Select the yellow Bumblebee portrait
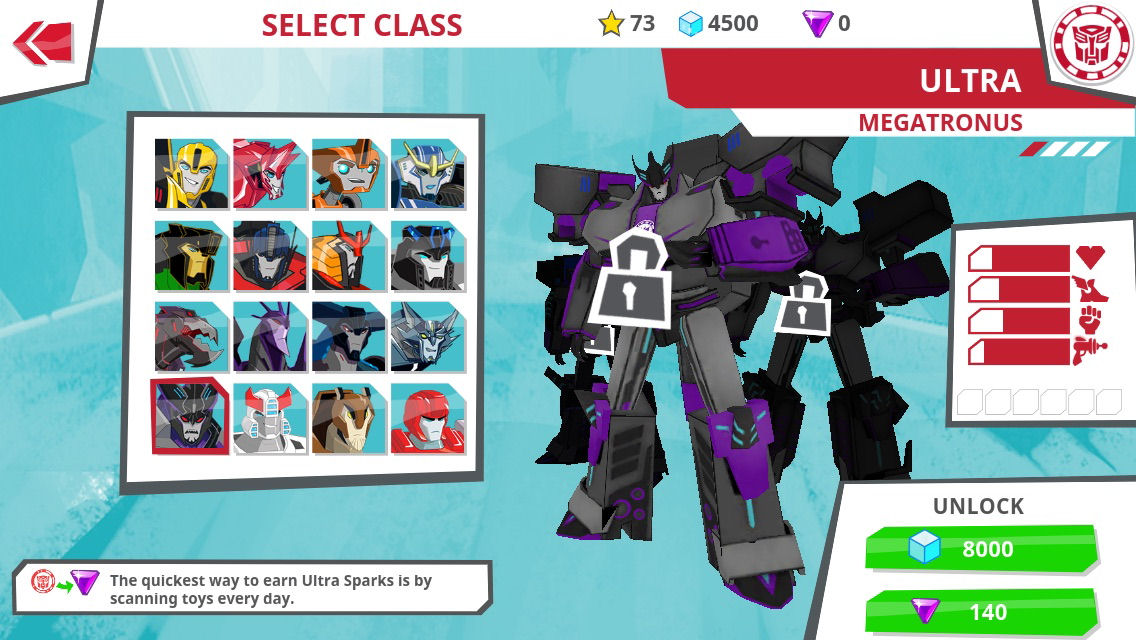Viewport: 1136px width, 640px height. click(x=191, y=174)
